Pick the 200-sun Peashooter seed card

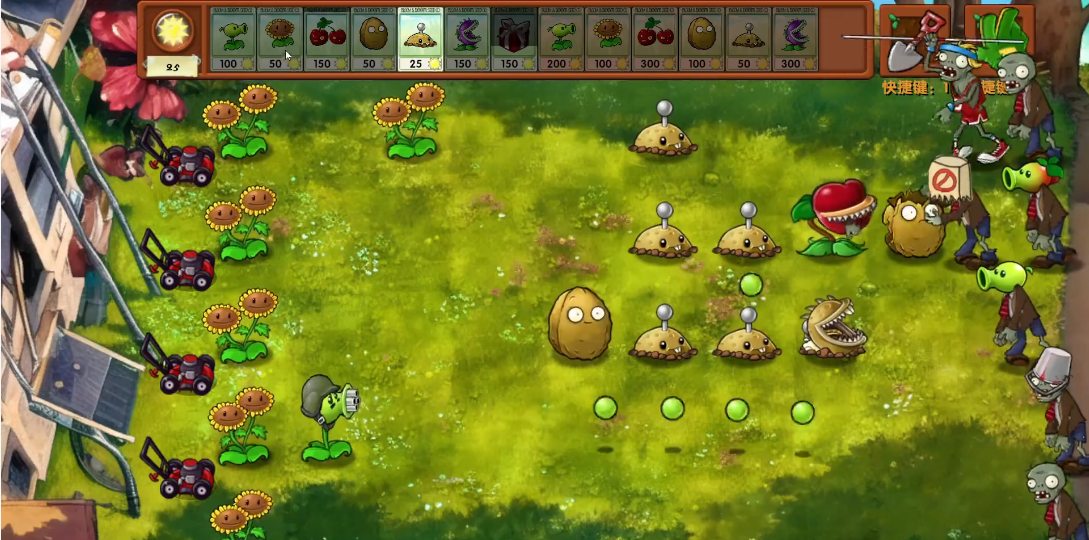(x=561, y=40)
